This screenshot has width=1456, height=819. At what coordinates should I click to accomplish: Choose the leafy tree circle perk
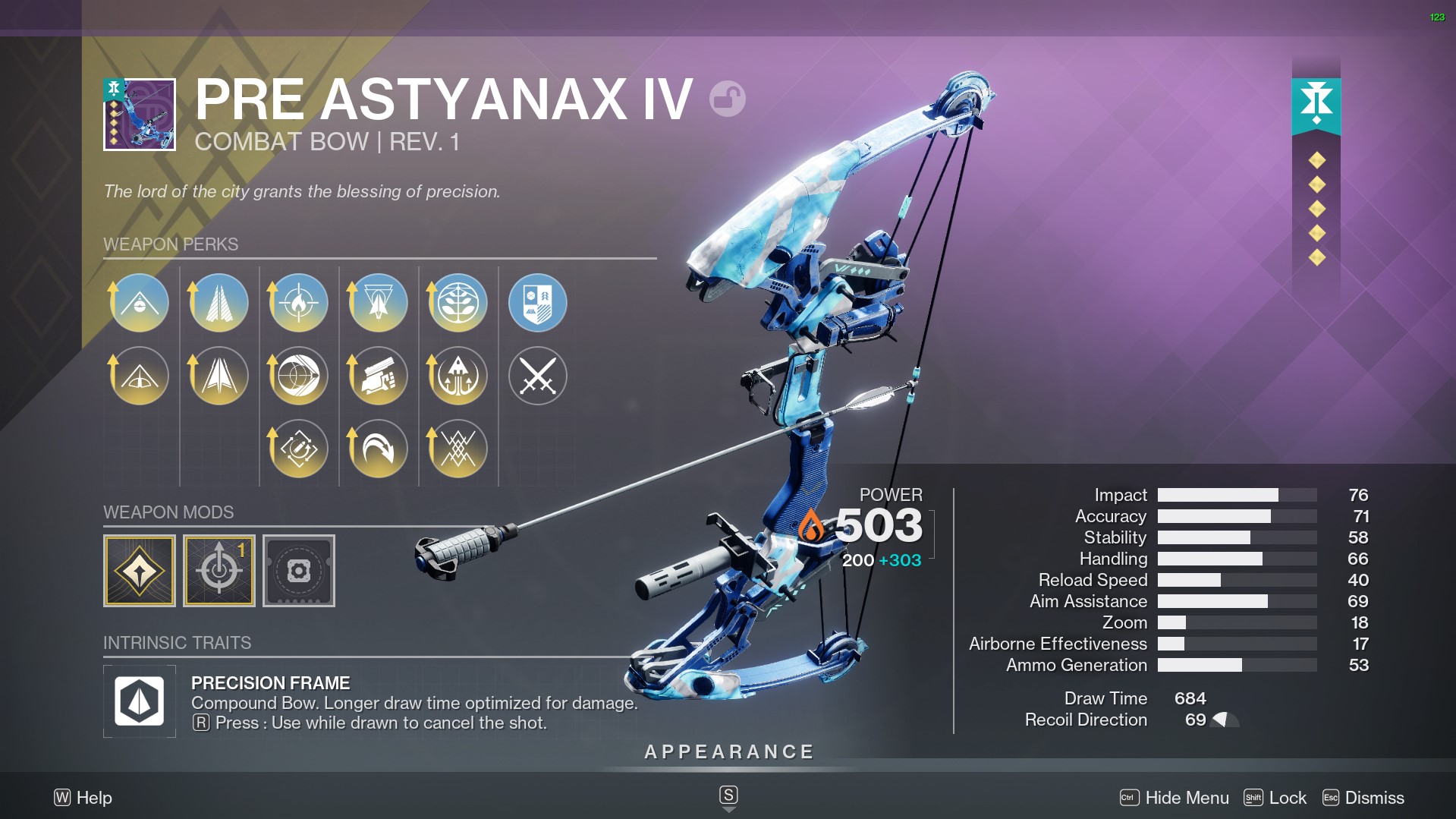(458, 303)
